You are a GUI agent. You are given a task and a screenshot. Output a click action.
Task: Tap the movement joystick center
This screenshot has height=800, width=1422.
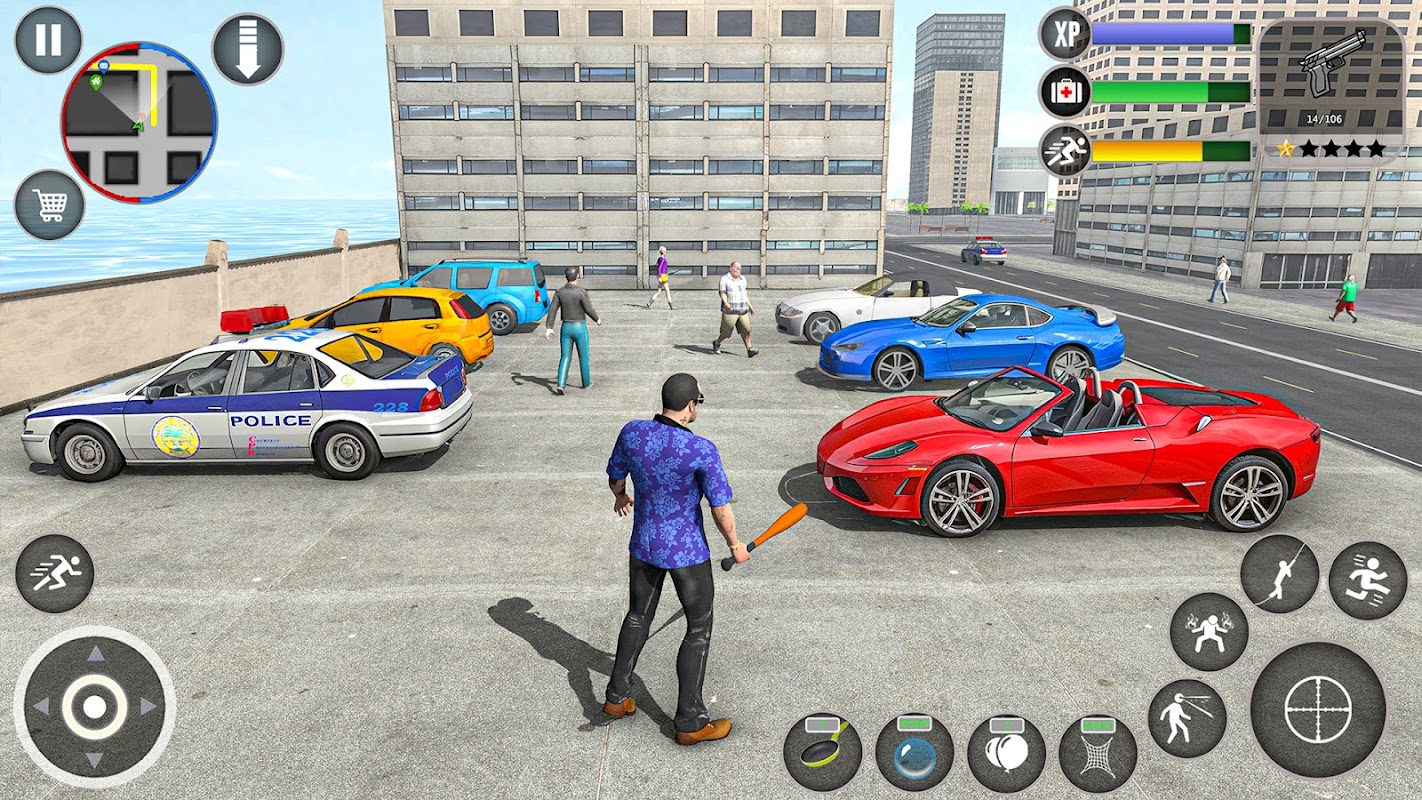pyautogui.click(x=94, y=706)
